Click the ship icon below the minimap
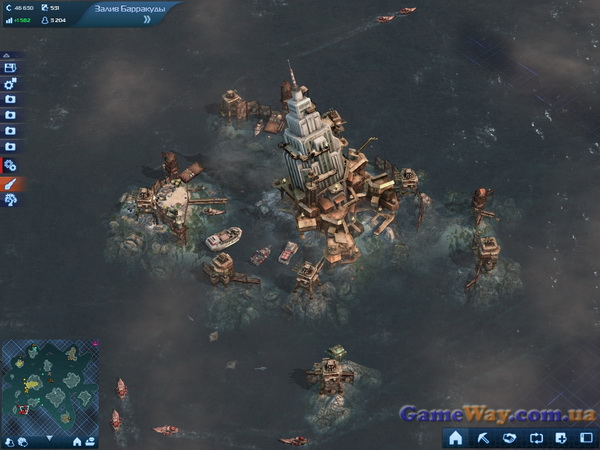The image size is (600, 450). tap(91, 441)
